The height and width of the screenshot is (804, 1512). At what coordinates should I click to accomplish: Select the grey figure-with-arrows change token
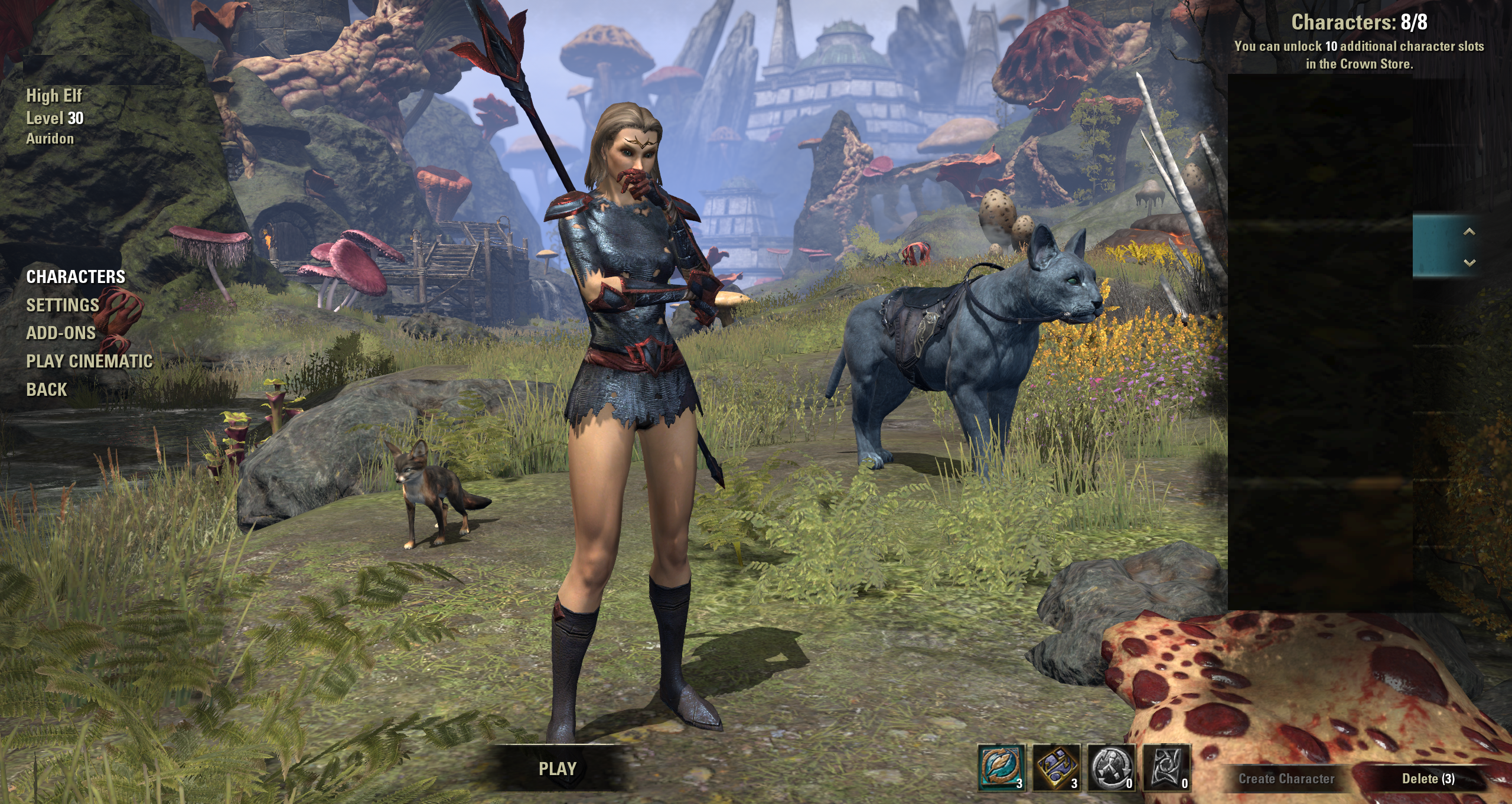click(x=1111, y=767)
